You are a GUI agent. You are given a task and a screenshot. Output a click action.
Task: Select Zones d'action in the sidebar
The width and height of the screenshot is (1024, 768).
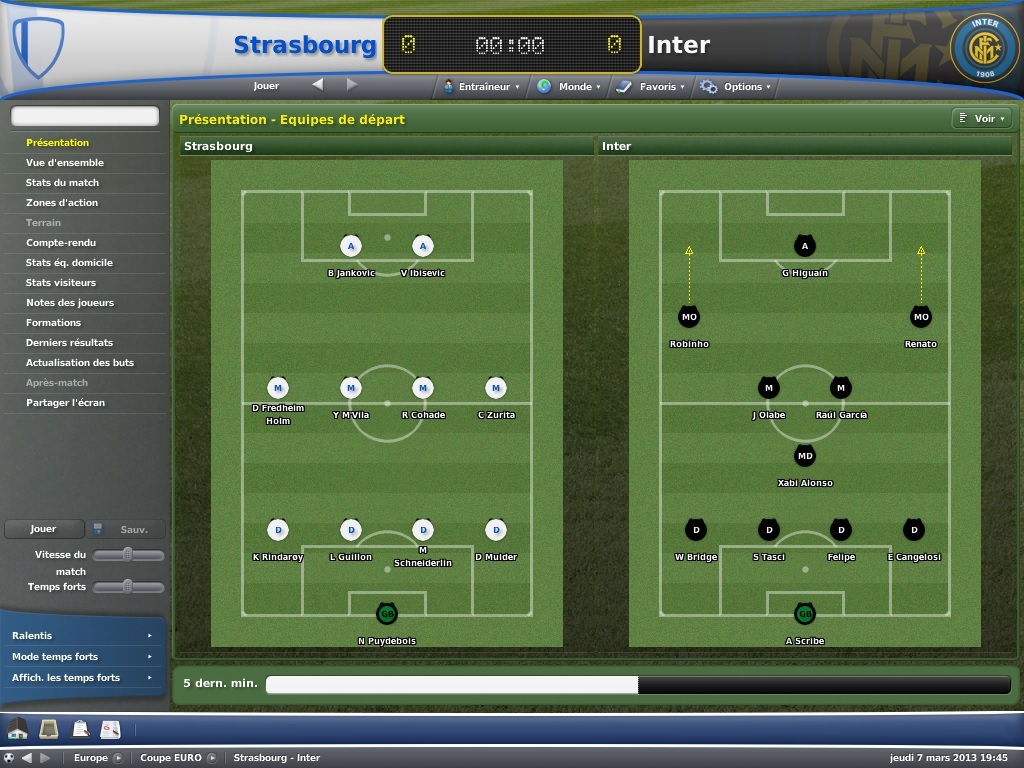(62, 203)
